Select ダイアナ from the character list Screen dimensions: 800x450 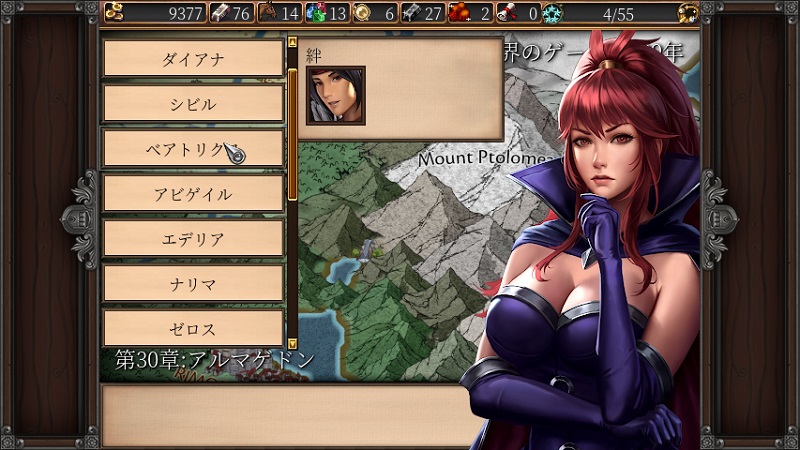point(193,59)
